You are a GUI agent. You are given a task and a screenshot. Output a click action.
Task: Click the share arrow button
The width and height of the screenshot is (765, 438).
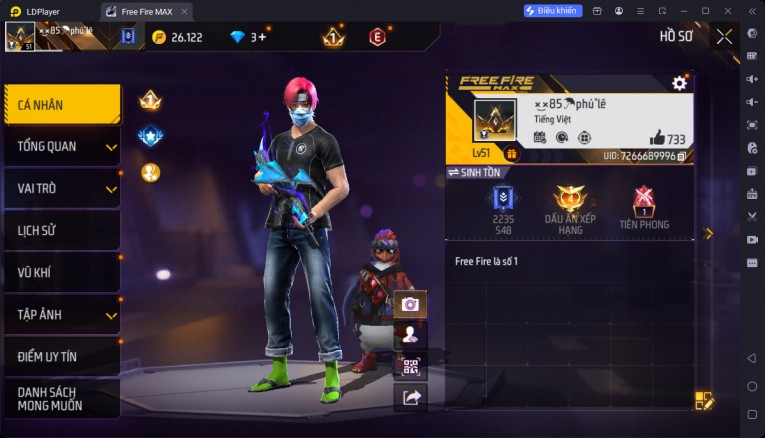coord(410,397)
